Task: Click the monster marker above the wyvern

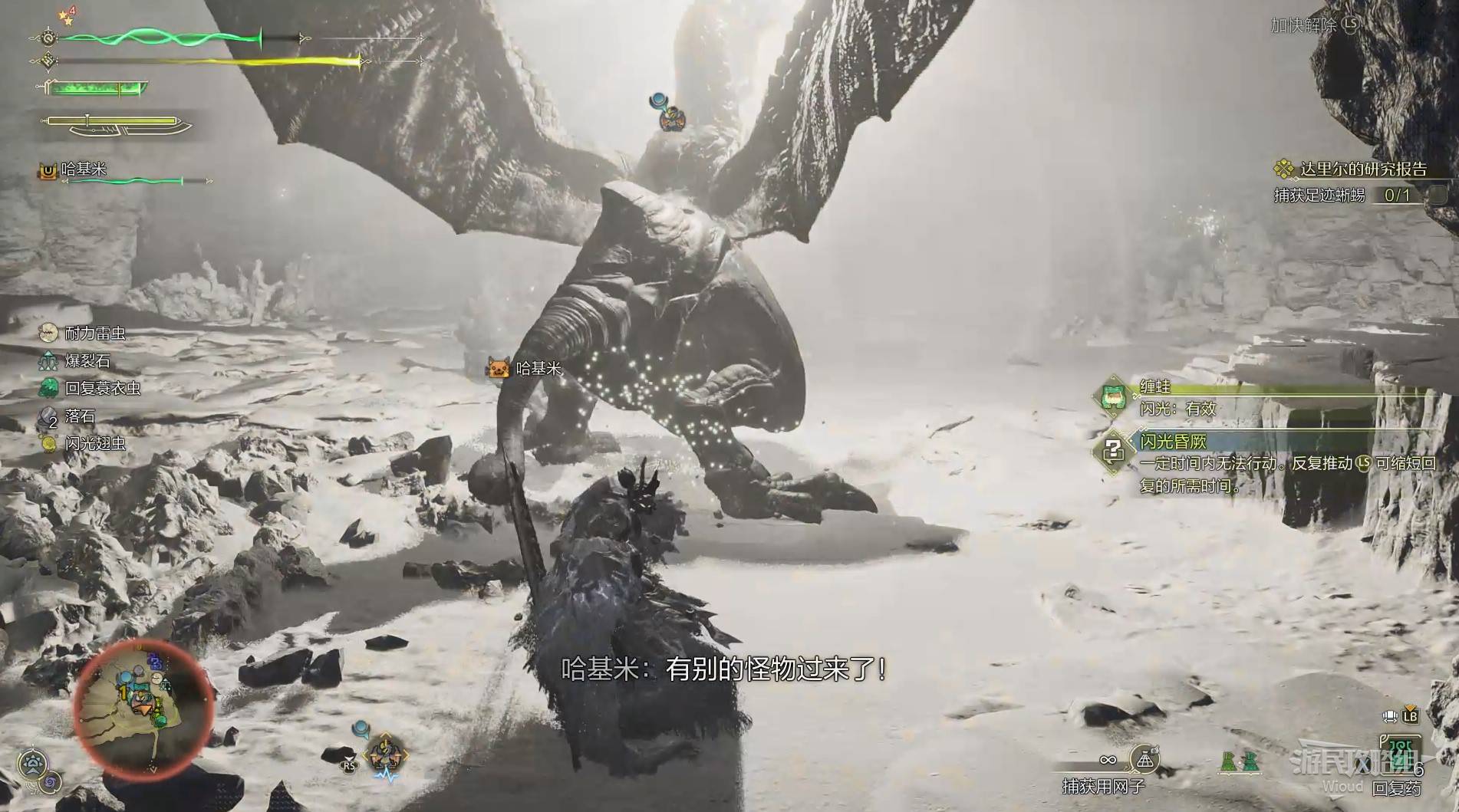Action: (672, 118)
